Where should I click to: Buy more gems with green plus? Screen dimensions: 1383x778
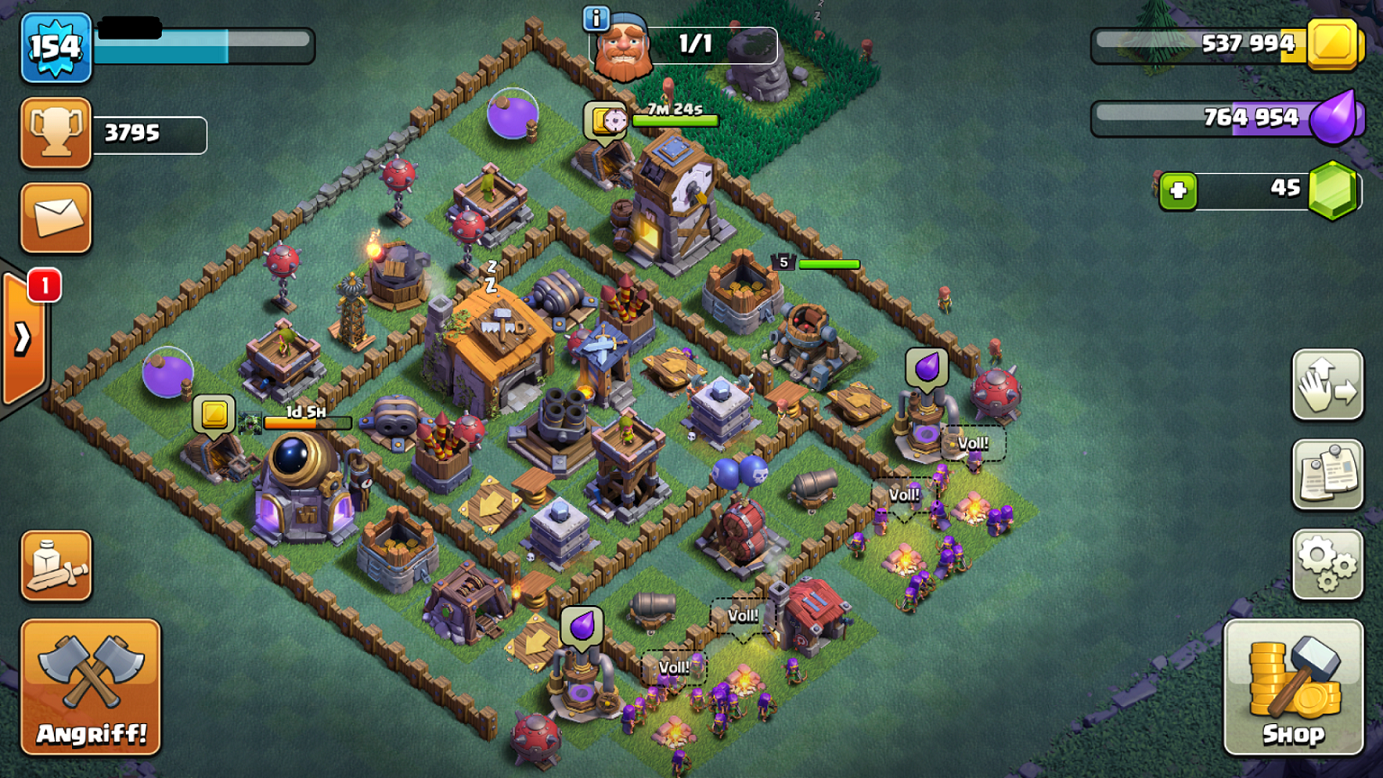tap(1178, 190)
